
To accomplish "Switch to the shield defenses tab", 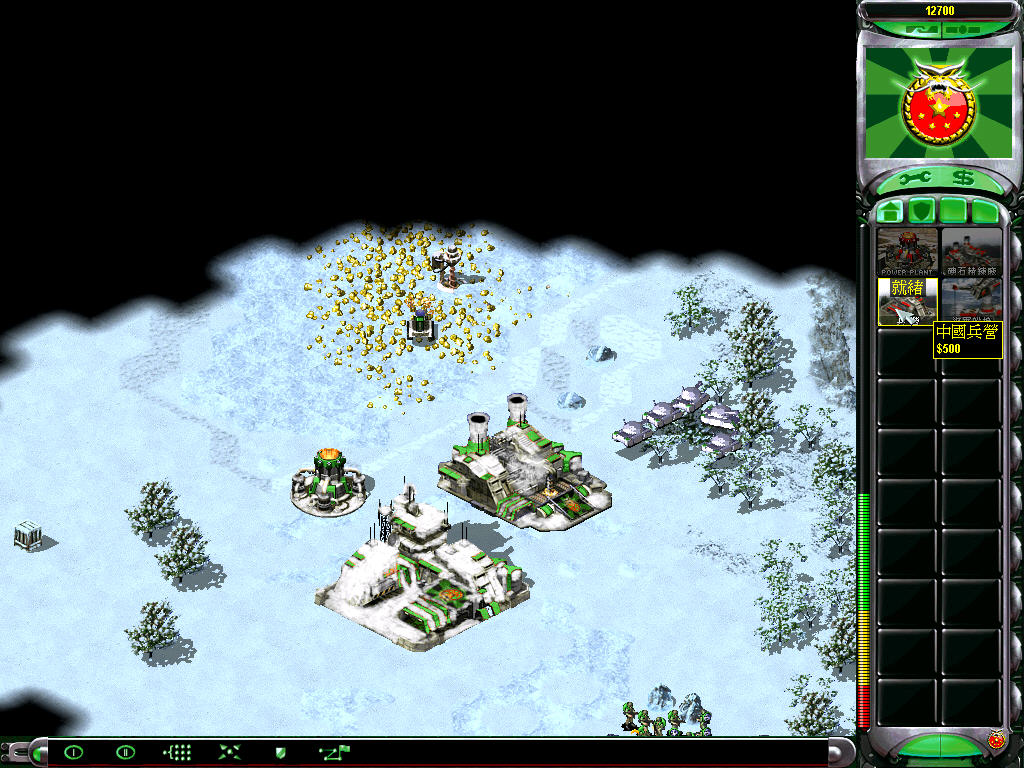I will [921, 211].
